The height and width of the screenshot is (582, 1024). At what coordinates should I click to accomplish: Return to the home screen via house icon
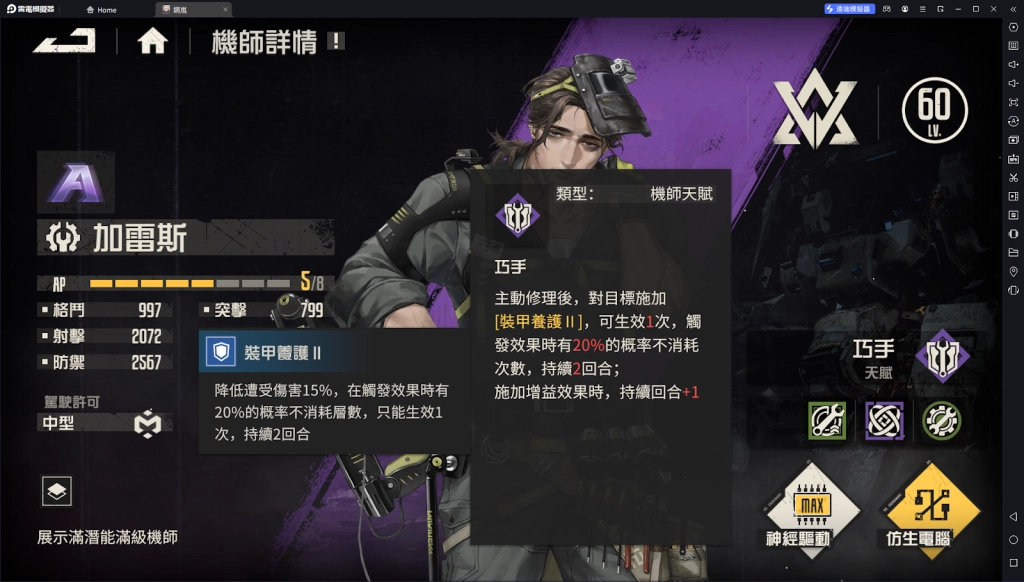coord(152,41)
